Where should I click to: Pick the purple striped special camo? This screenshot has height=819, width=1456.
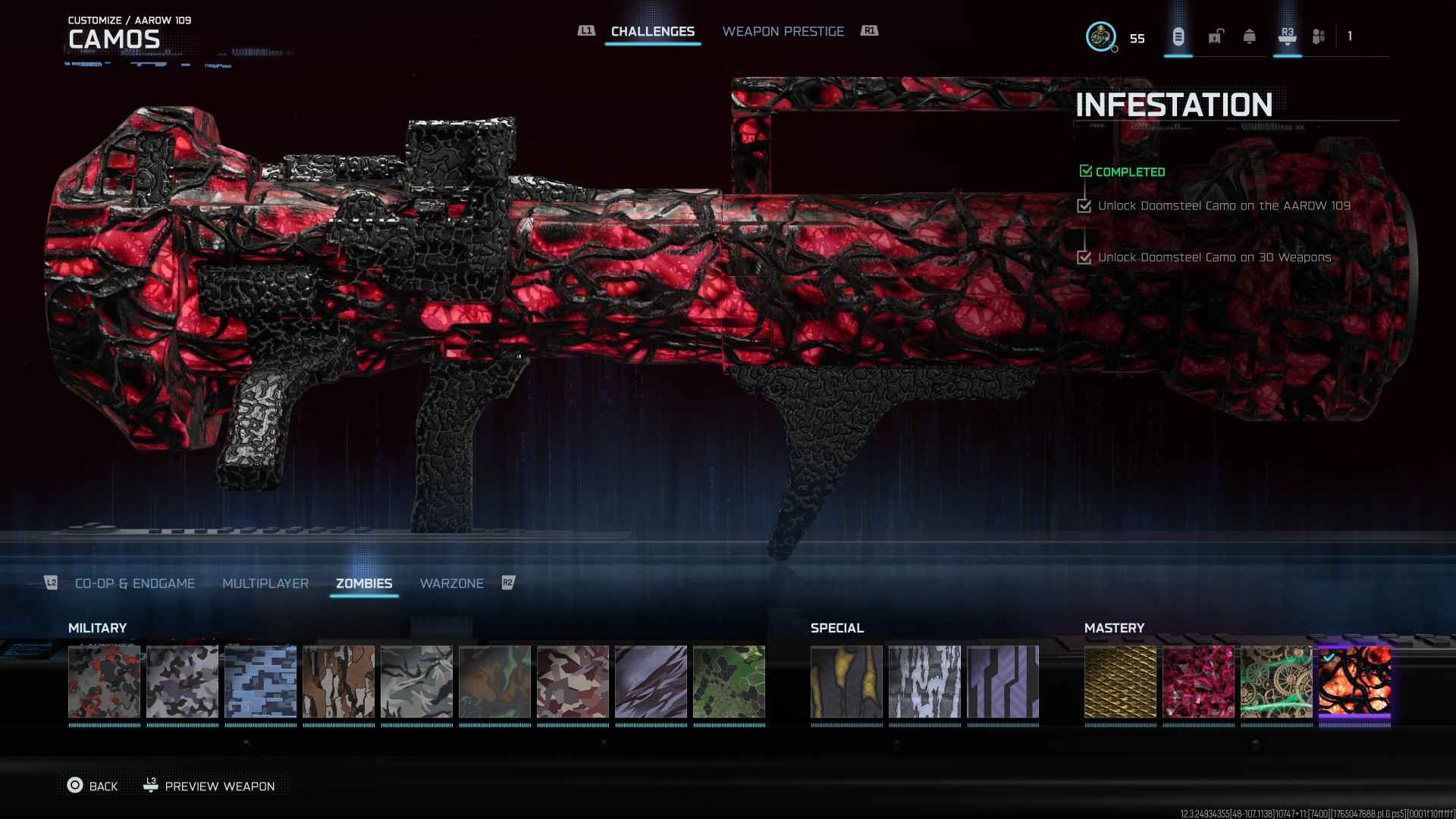coord(1003,682)
